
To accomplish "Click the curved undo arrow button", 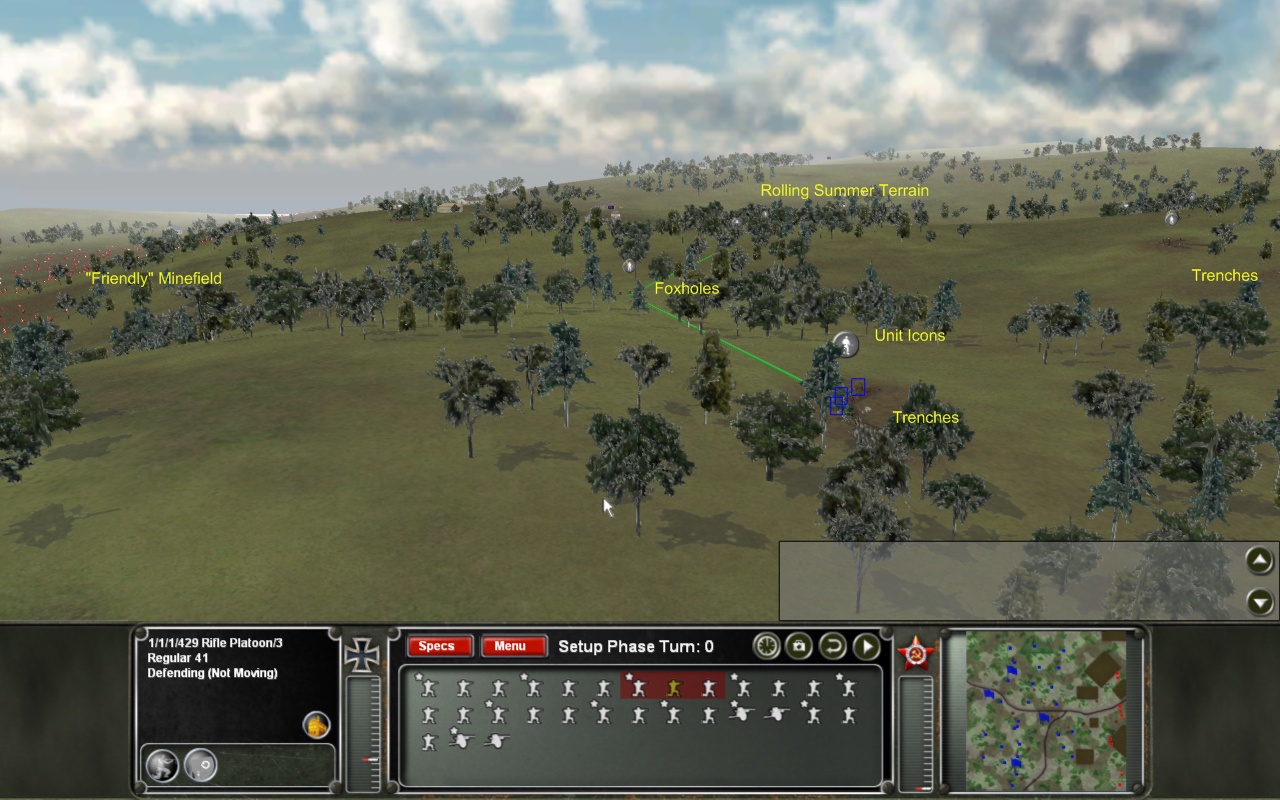I will 833,646.
